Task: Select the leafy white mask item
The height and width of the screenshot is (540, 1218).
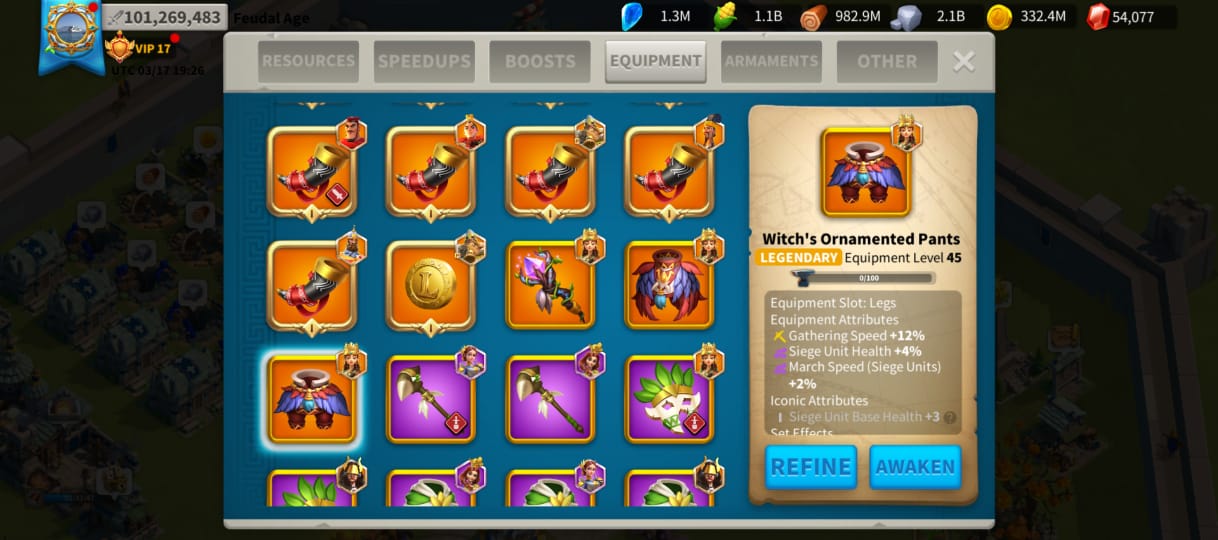Action: pyautogui.click(x=669, y=399)
